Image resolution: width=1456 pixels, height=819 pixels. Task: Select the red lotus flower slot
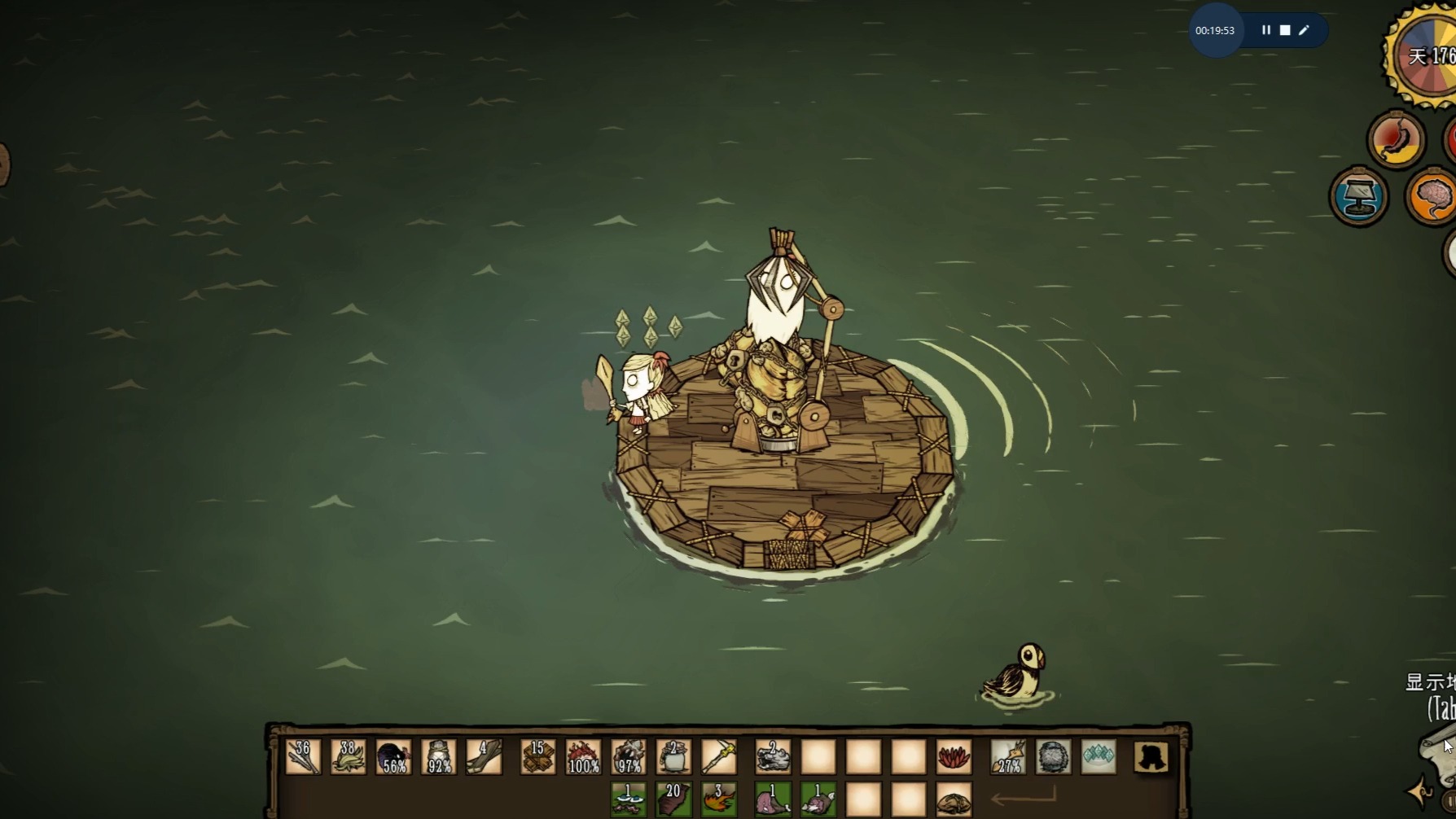[x=954, y=757]
